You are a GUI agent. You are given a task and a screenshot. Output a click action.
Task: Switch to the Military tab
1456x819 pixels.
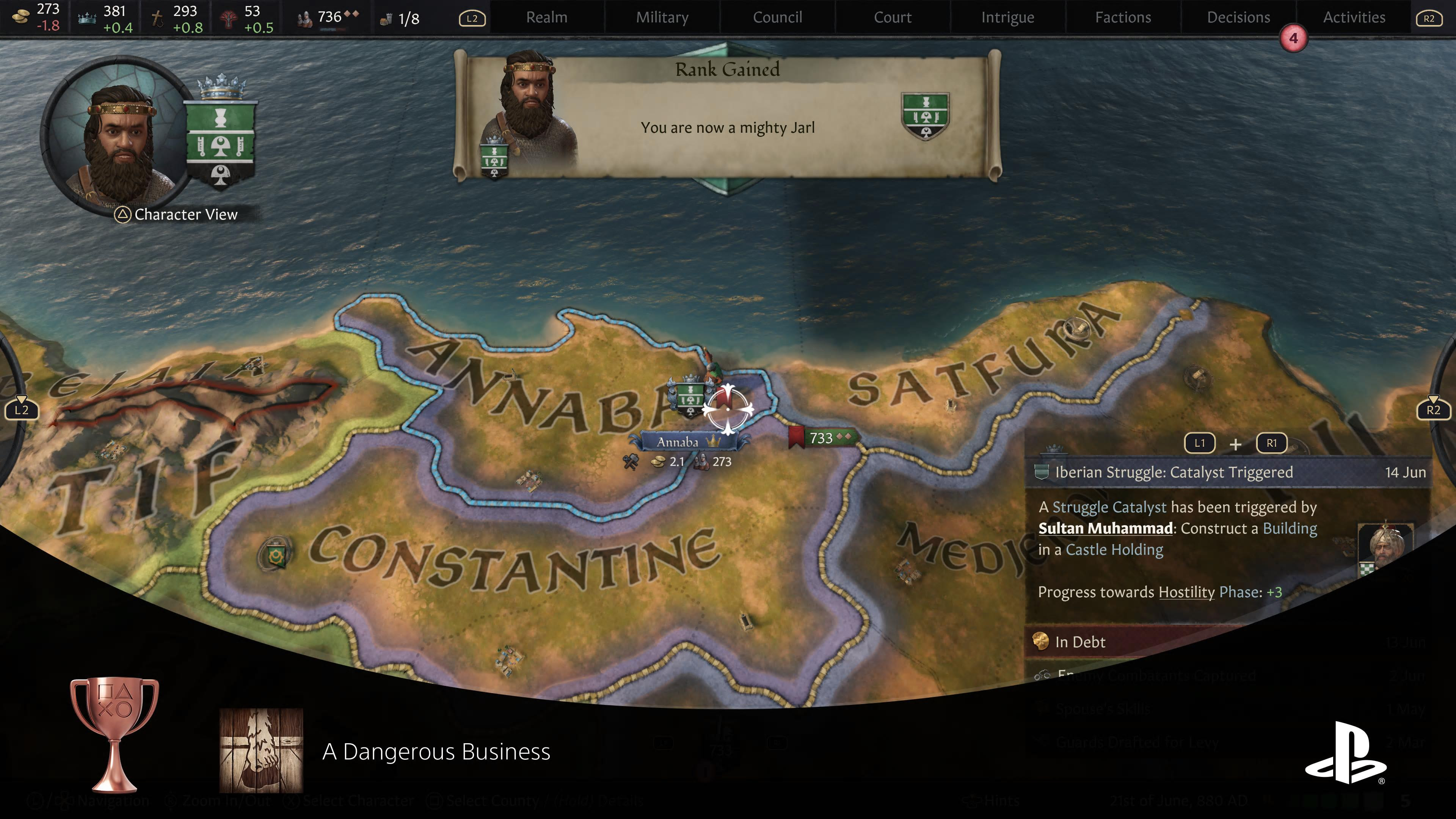(662, 17)
